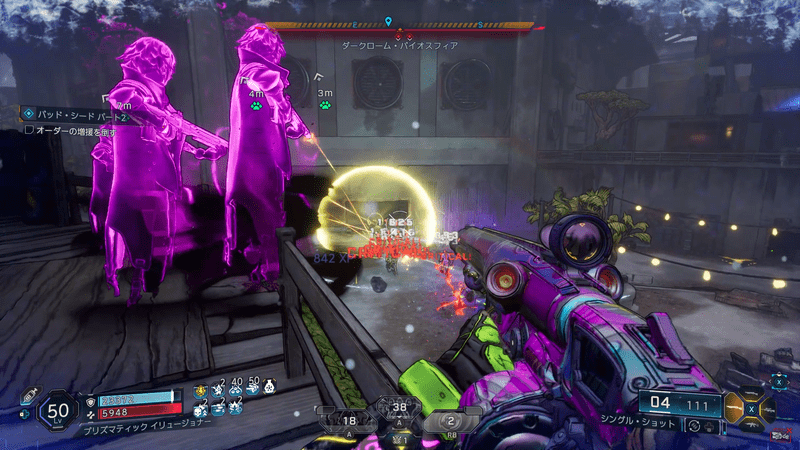Select the green paw pet marker
The height and width of the screenshot is (450, 800).
257,105
